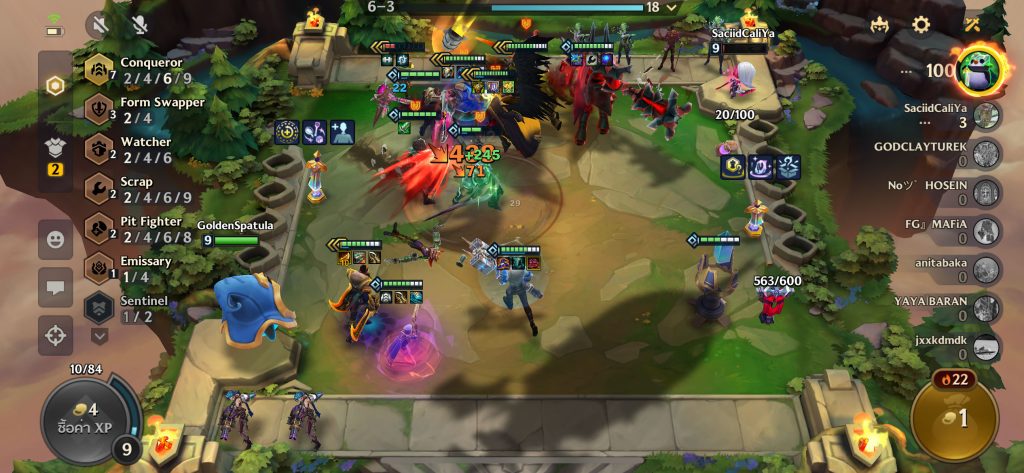1024x473 pixels.
Task: View anitabaka's board in the player list
Action: (986, 269)
